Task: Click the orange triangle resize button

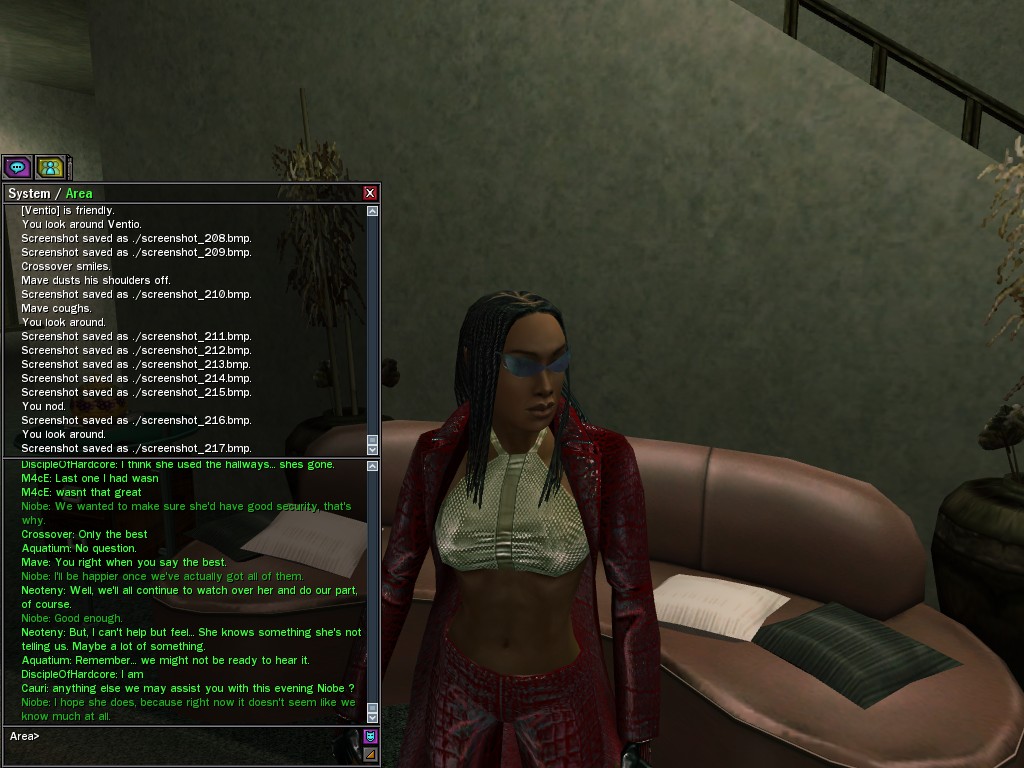Action: [x=370, y=754]
